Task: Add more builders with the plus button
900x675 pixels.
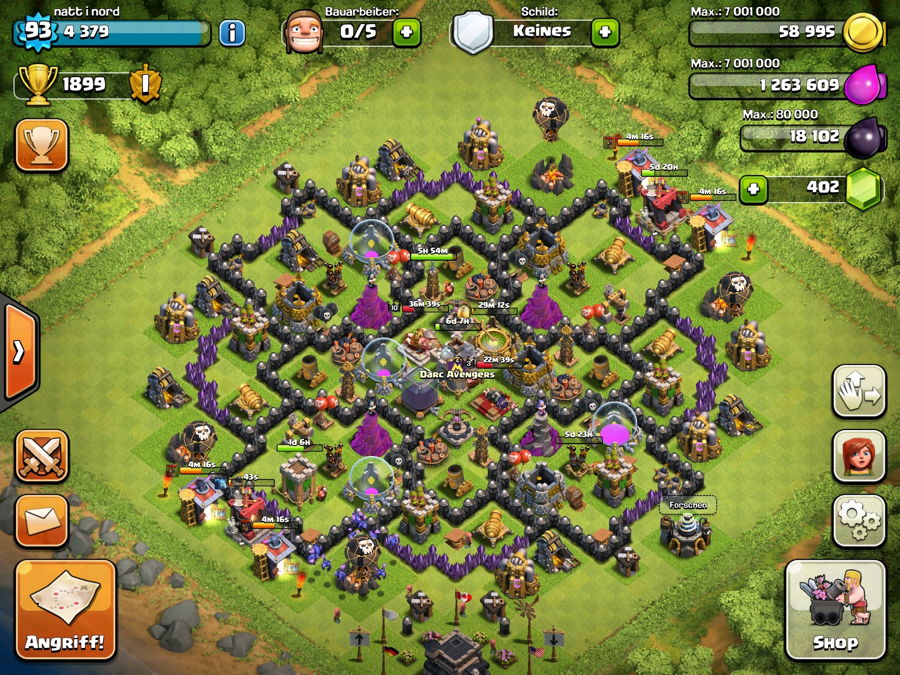Action: (x=406, y=32)
